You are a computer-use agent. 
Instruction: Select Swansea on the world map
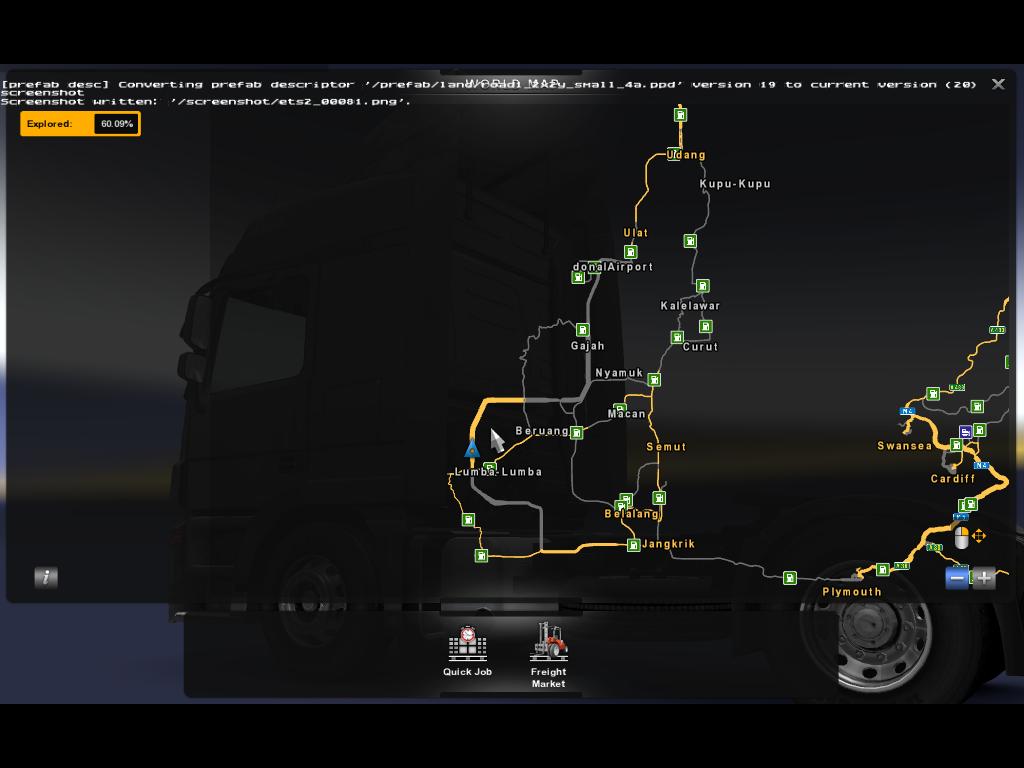(904, 446)
